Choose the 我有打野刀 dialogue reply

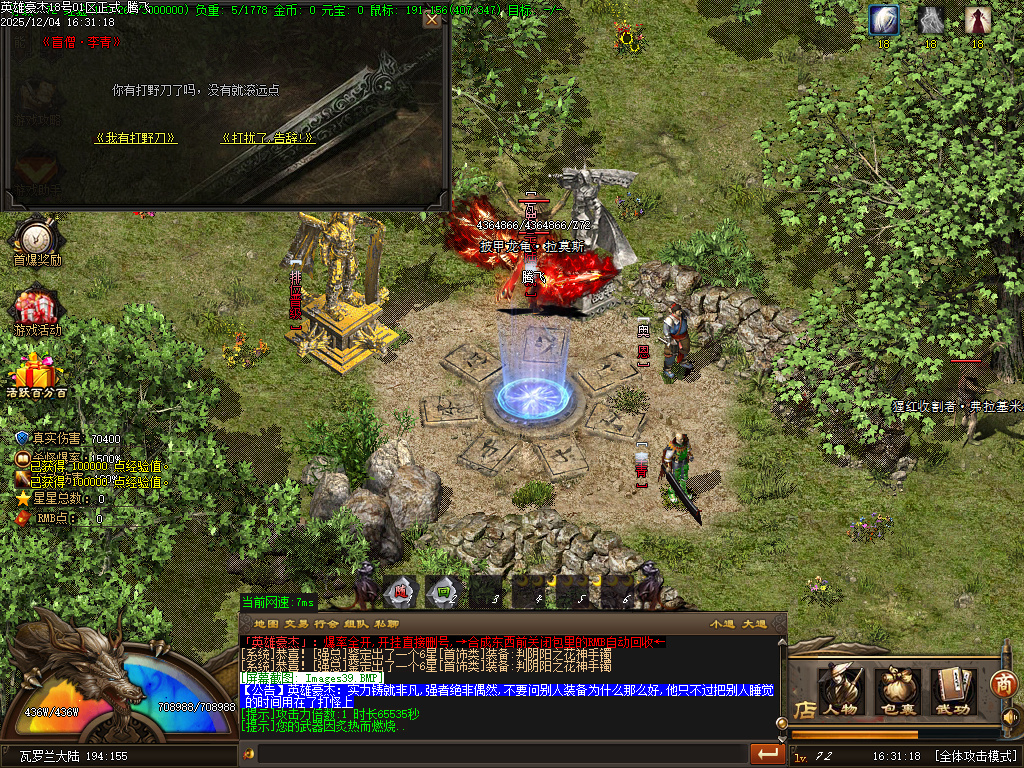pyautogui.click(x=136, y=138)
